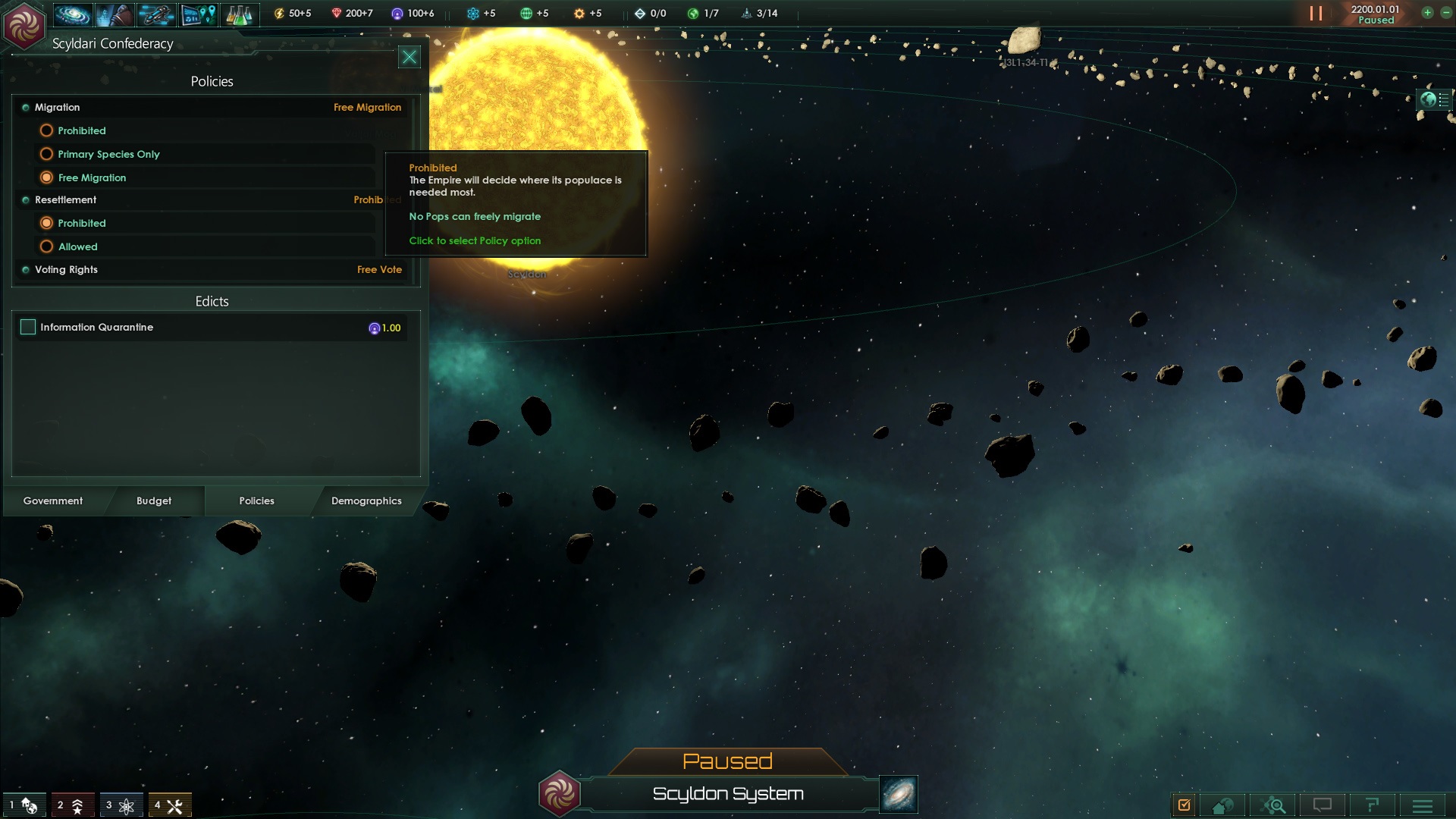Click the pause button beside the date
This screenshot has width=1456, height=819.
point(1316,14)
